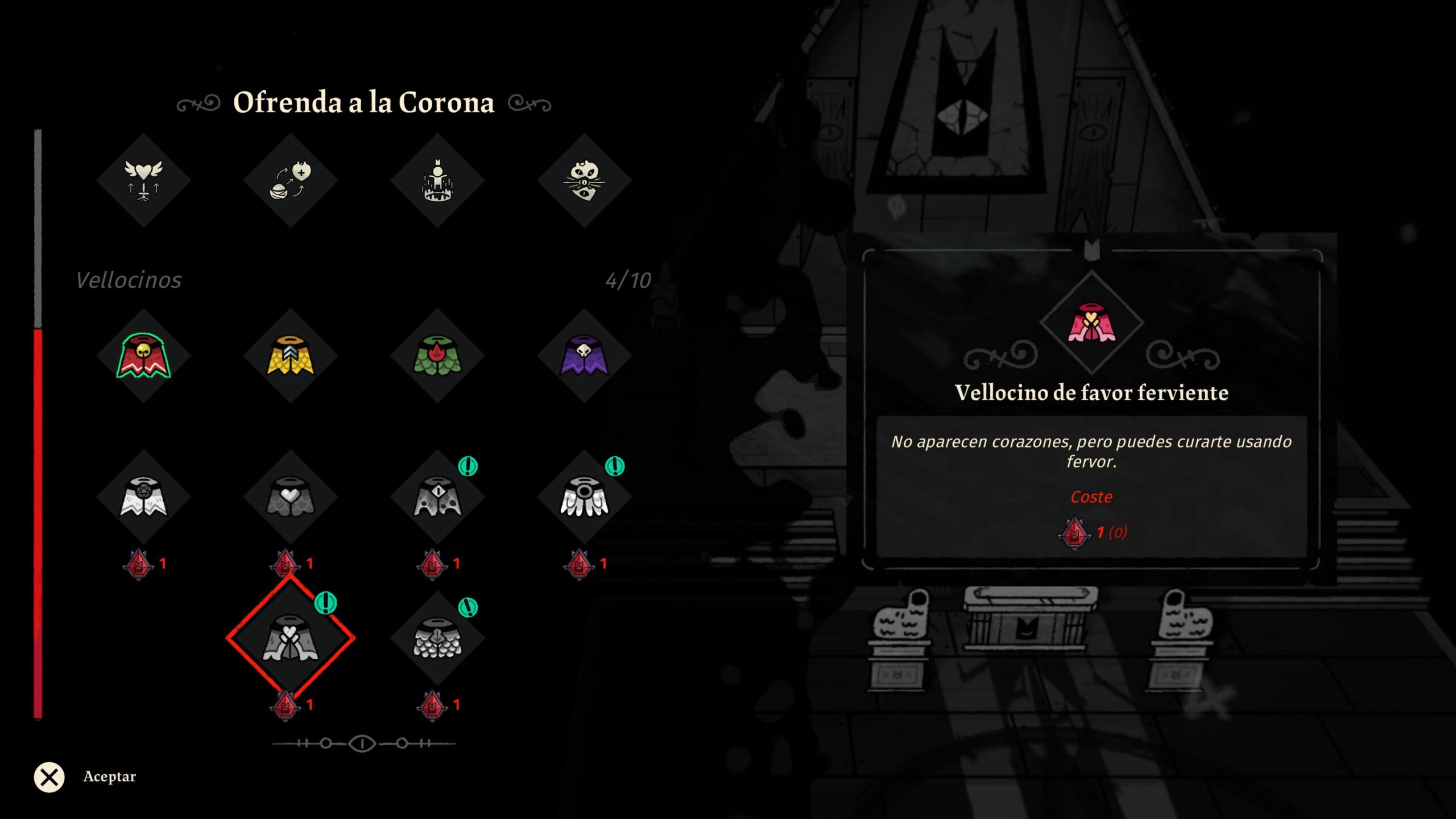Choose the bandage-to-heart healing upgrade

290,180
